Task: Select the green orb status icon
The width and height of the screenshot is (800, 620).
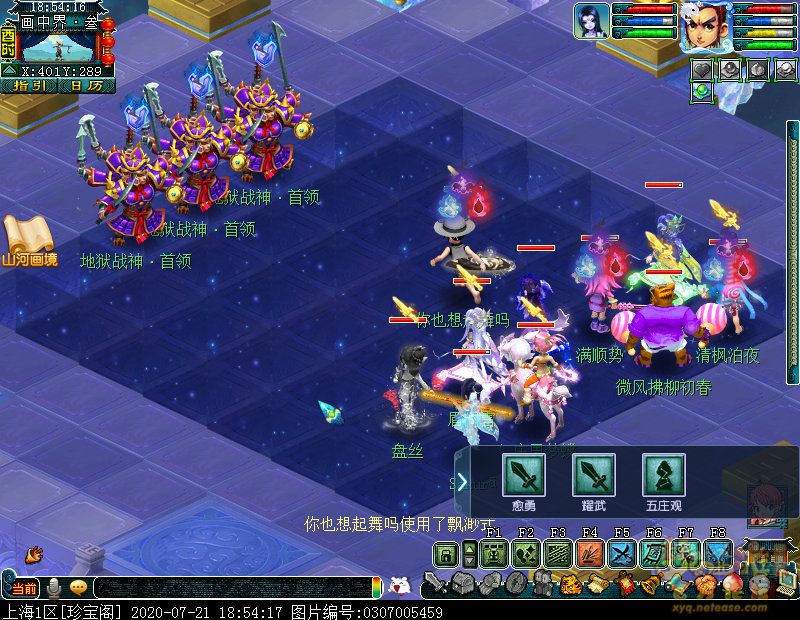Action: tap(702, 91)
